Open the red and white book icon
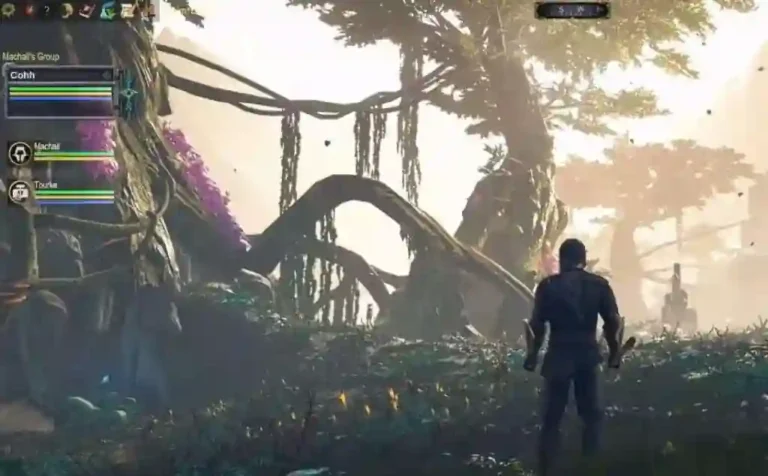Image resolution: width=768 pixels, height=476 pixels. point(87,10)
